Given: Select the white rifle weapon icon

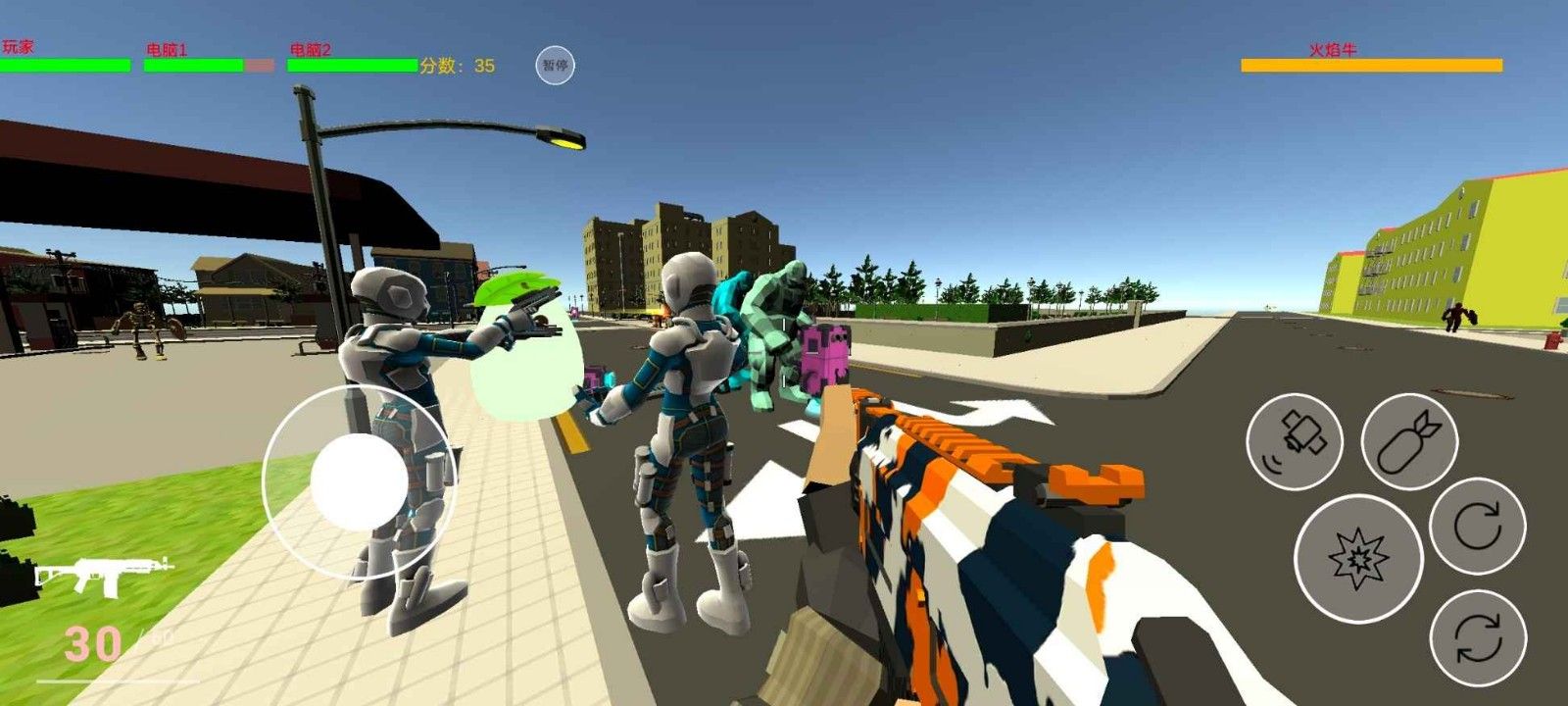Looking at the screenshot, I should [x=103, y=575].
